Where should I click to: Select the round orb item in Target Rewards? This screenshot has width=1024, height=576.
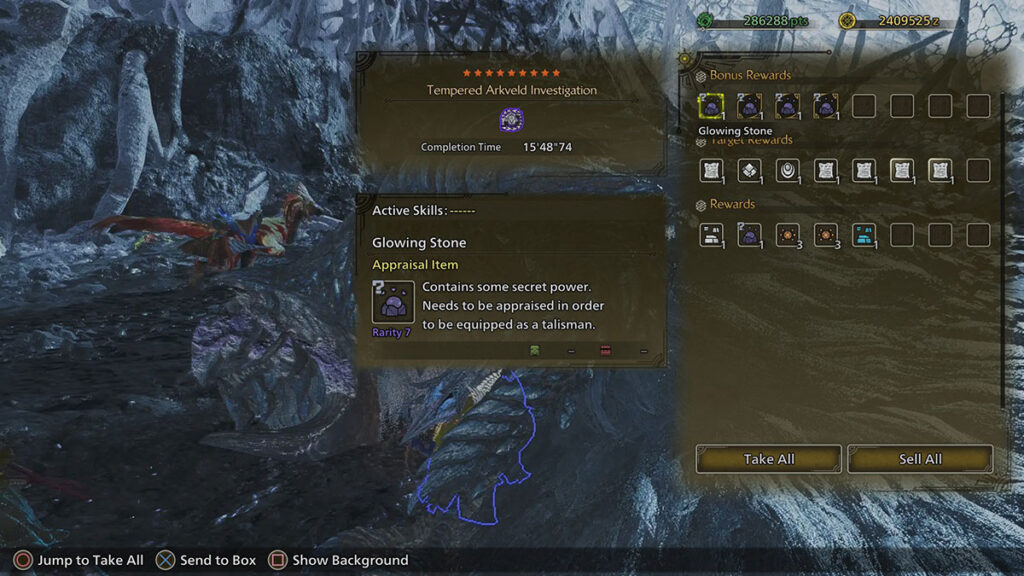(788, 171)
